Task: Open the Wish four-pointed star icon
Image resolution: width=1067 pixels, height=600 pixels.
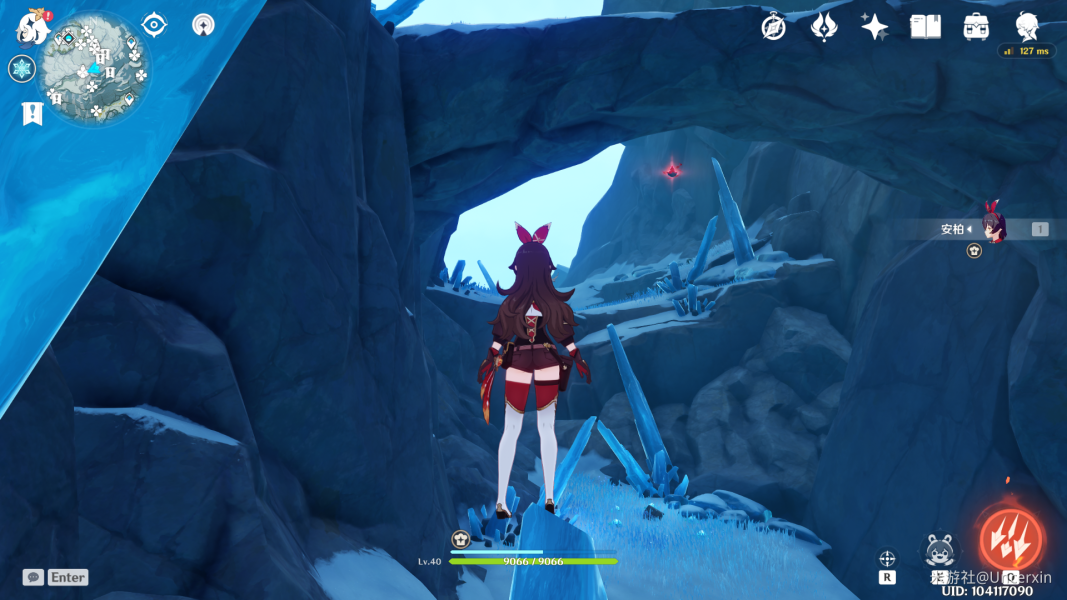Action: (875, 27)
